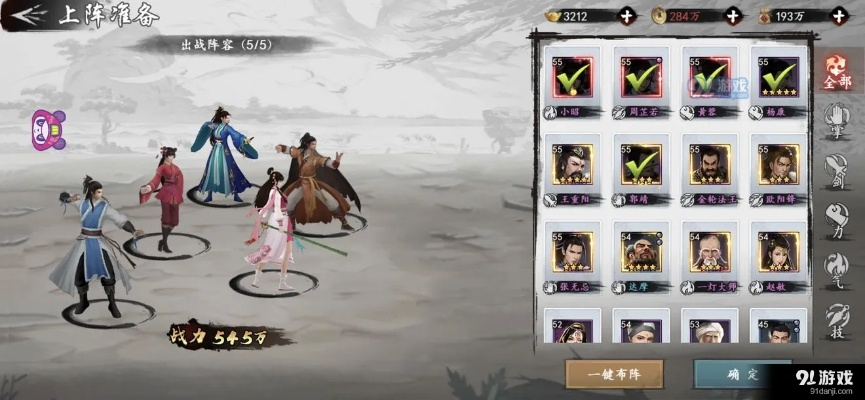Add gold ingots with the plus button
This screenshot has height=400, width=865.
click(x=626, y=15)
